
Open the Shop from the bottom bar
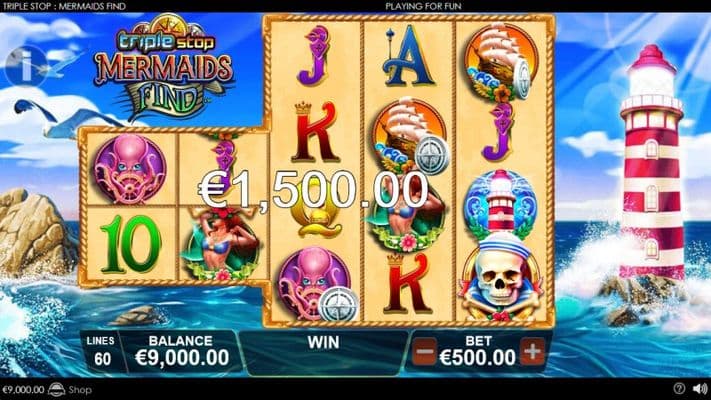(72, 390)
